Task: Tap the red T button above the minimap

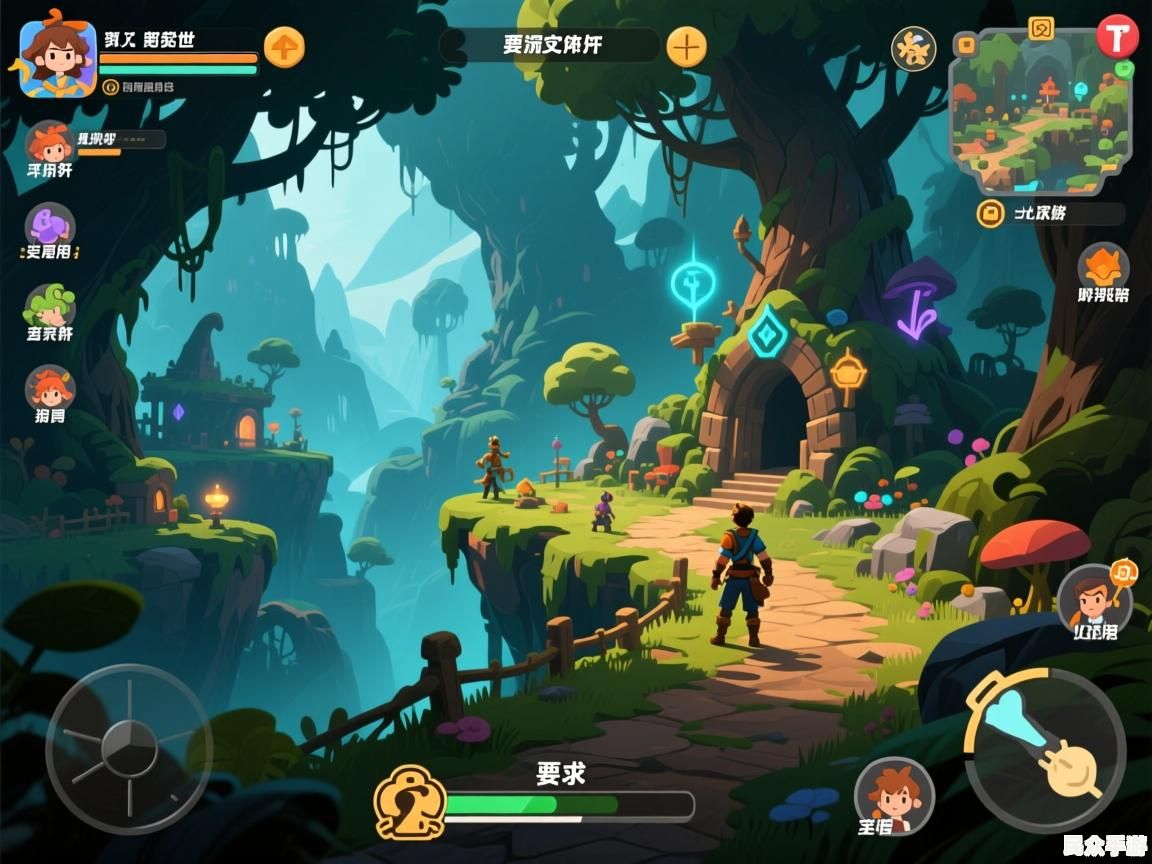Action: tap(1117, 36)
